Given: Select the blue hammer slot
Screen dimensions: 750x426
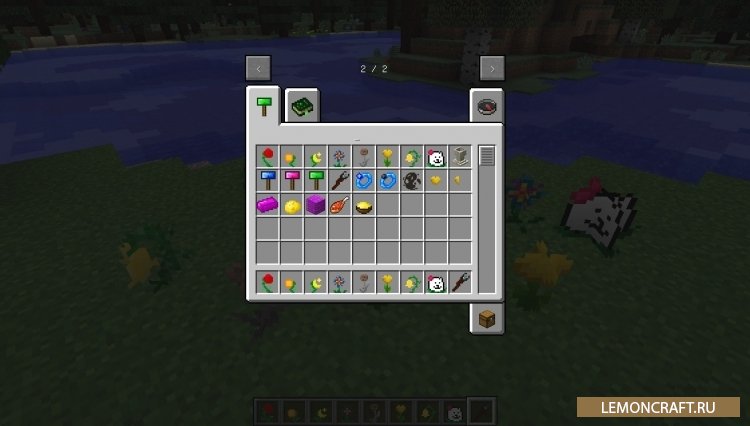Looking at the screenshot, I should 267,181.
